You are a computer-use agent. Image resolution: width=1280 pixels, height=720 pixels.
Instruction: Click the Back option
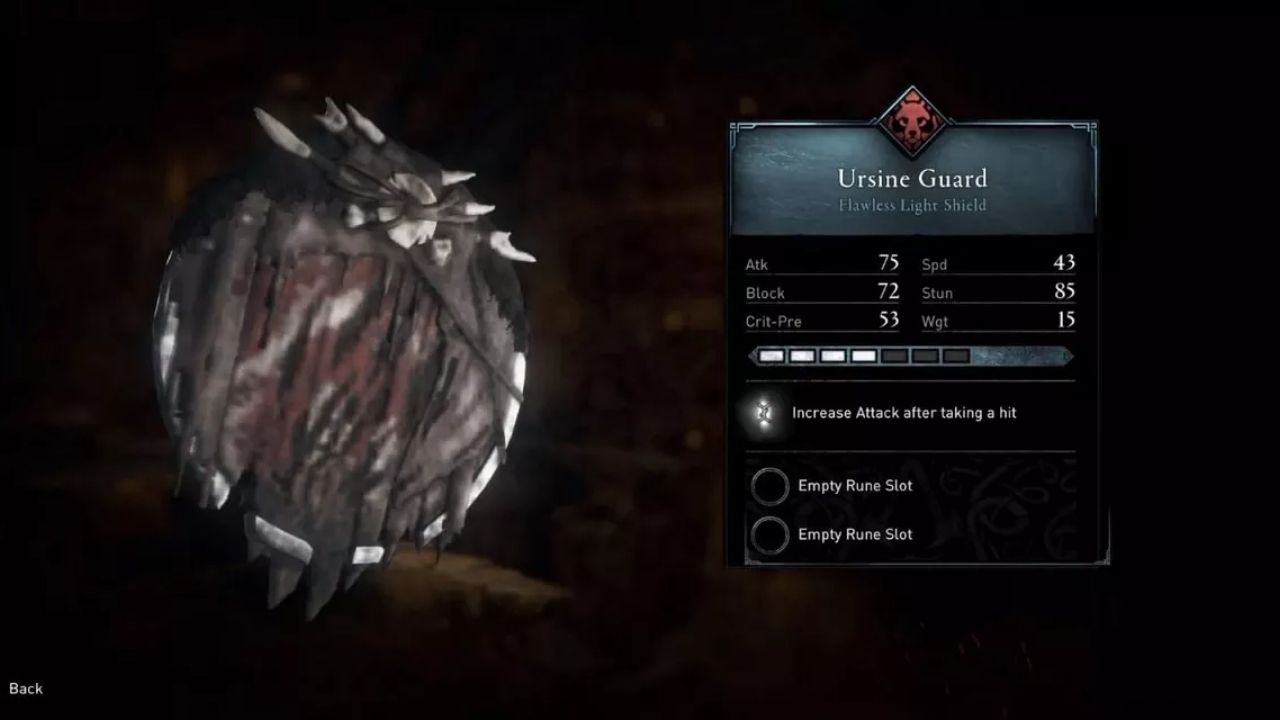click(25, 688)
